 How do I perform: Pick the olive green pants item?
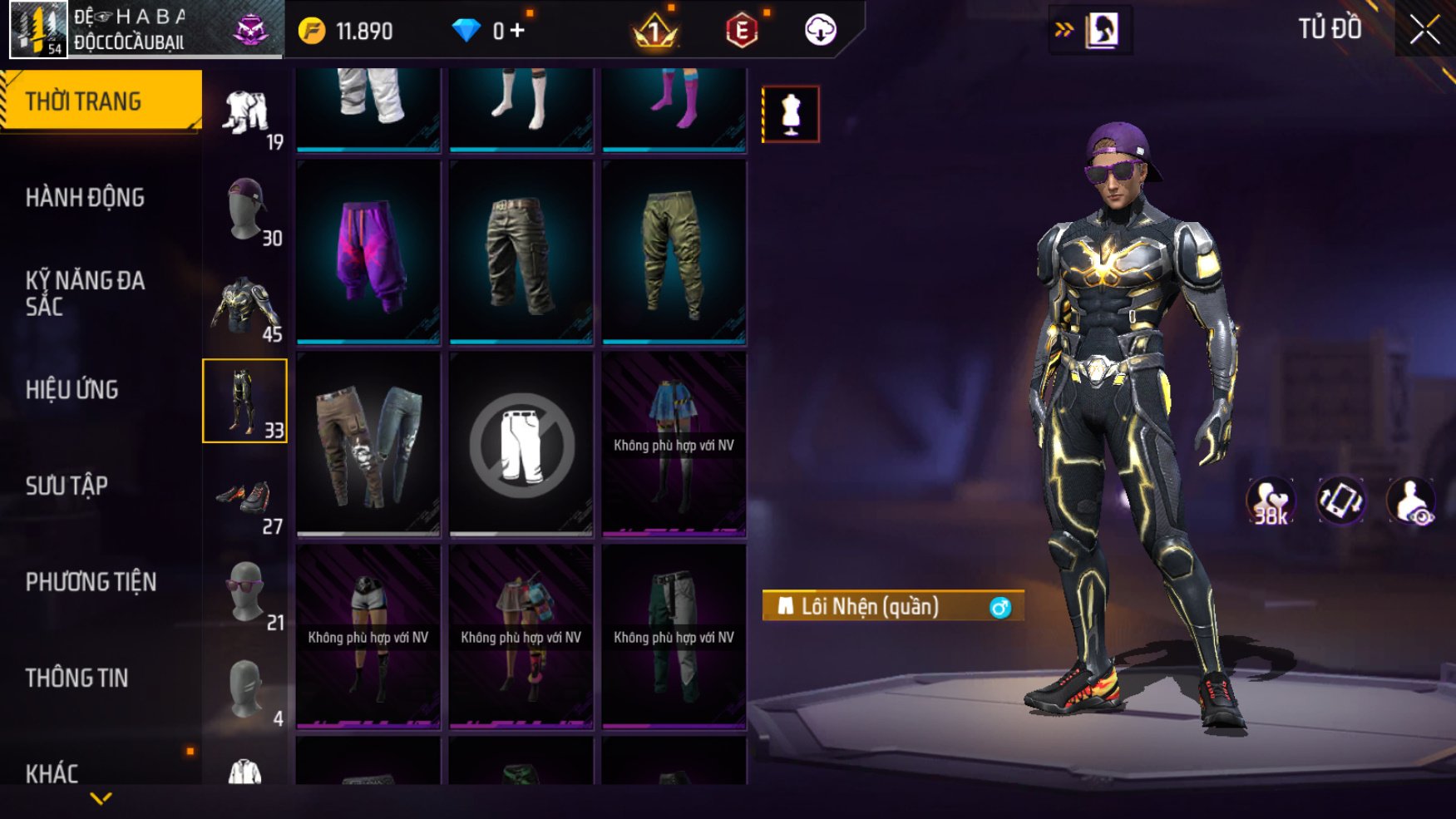click(674, 252)
